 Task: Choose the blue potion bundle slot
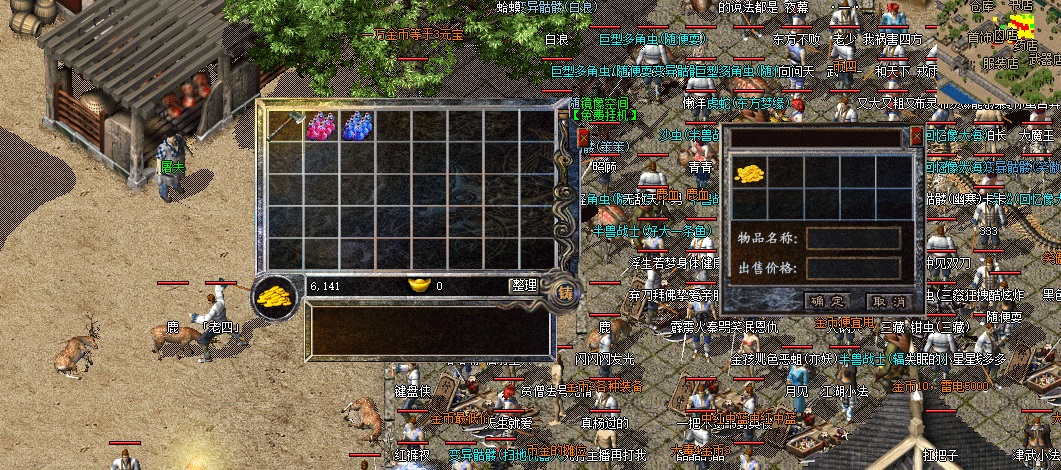point(357,126)
